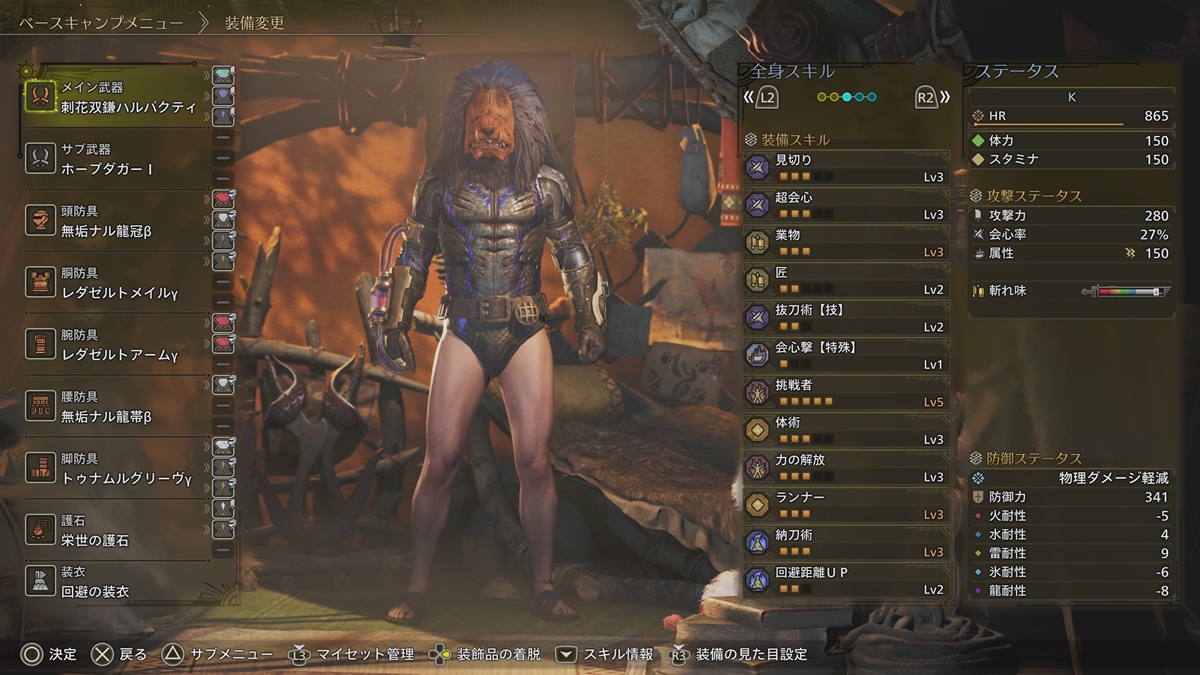
Task: Select the 業物 skill row
Action: click(x=846, y=242)
